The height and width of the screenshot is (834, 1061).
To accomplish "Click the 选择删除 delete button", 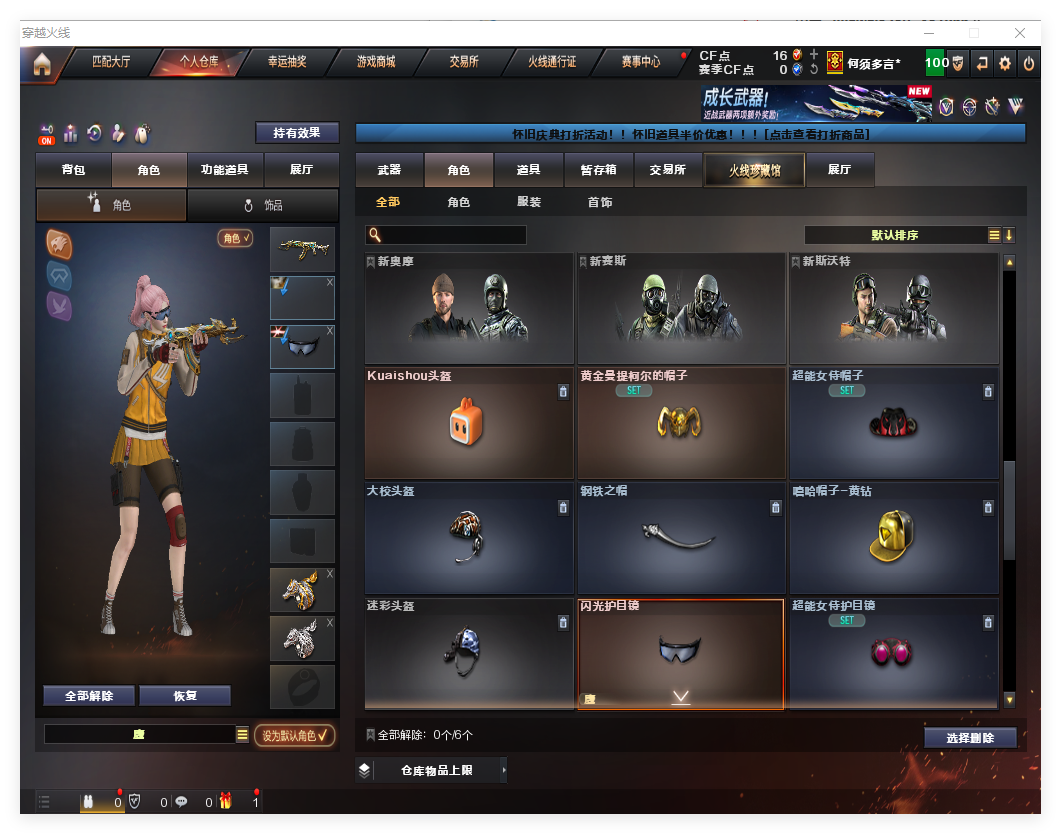I will 969,738.
